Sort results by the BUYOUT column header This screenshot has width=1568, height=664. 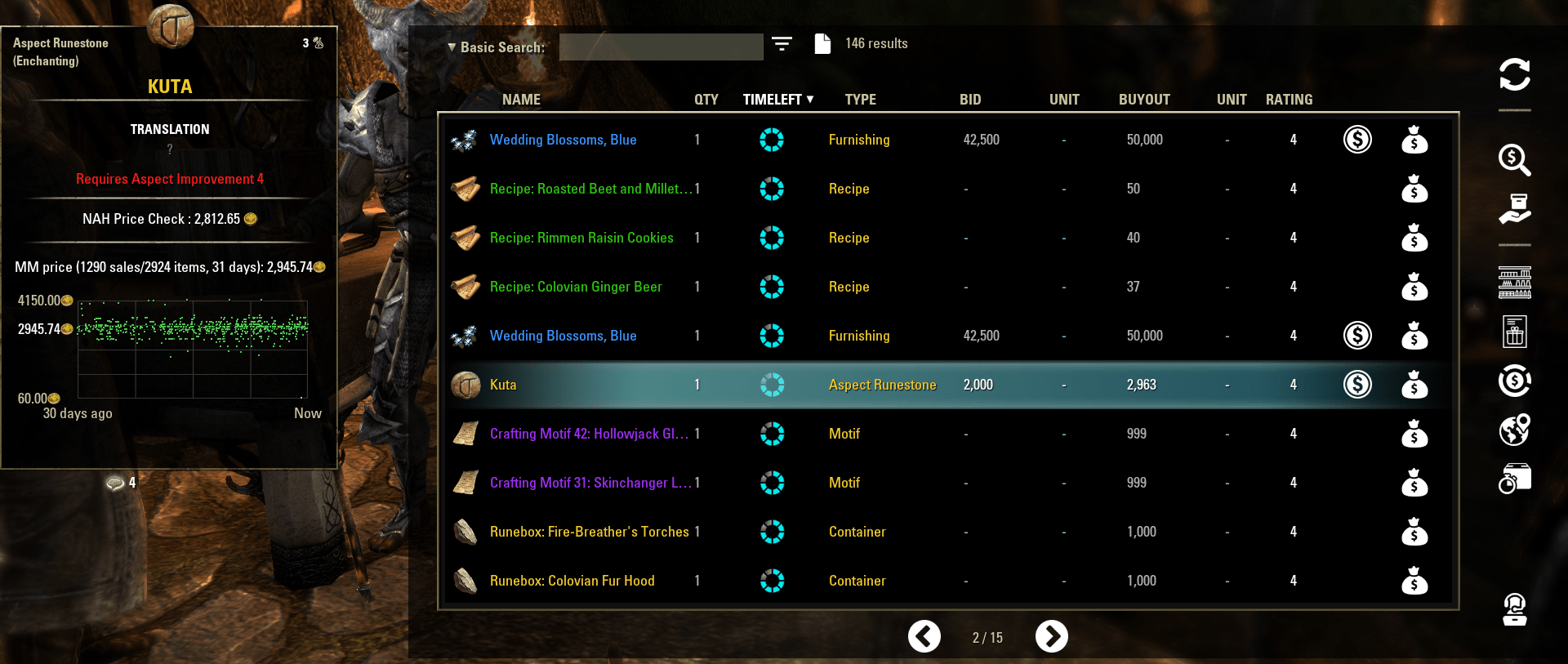(x=1144, y=99)
